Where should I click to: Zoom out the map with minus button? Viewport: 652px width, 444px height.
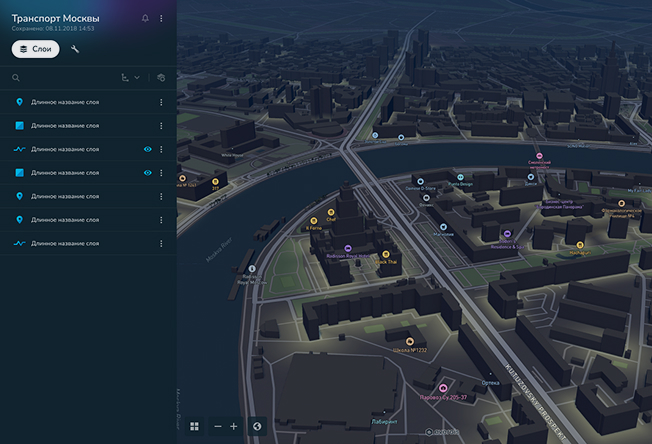[x=218, y=426]
